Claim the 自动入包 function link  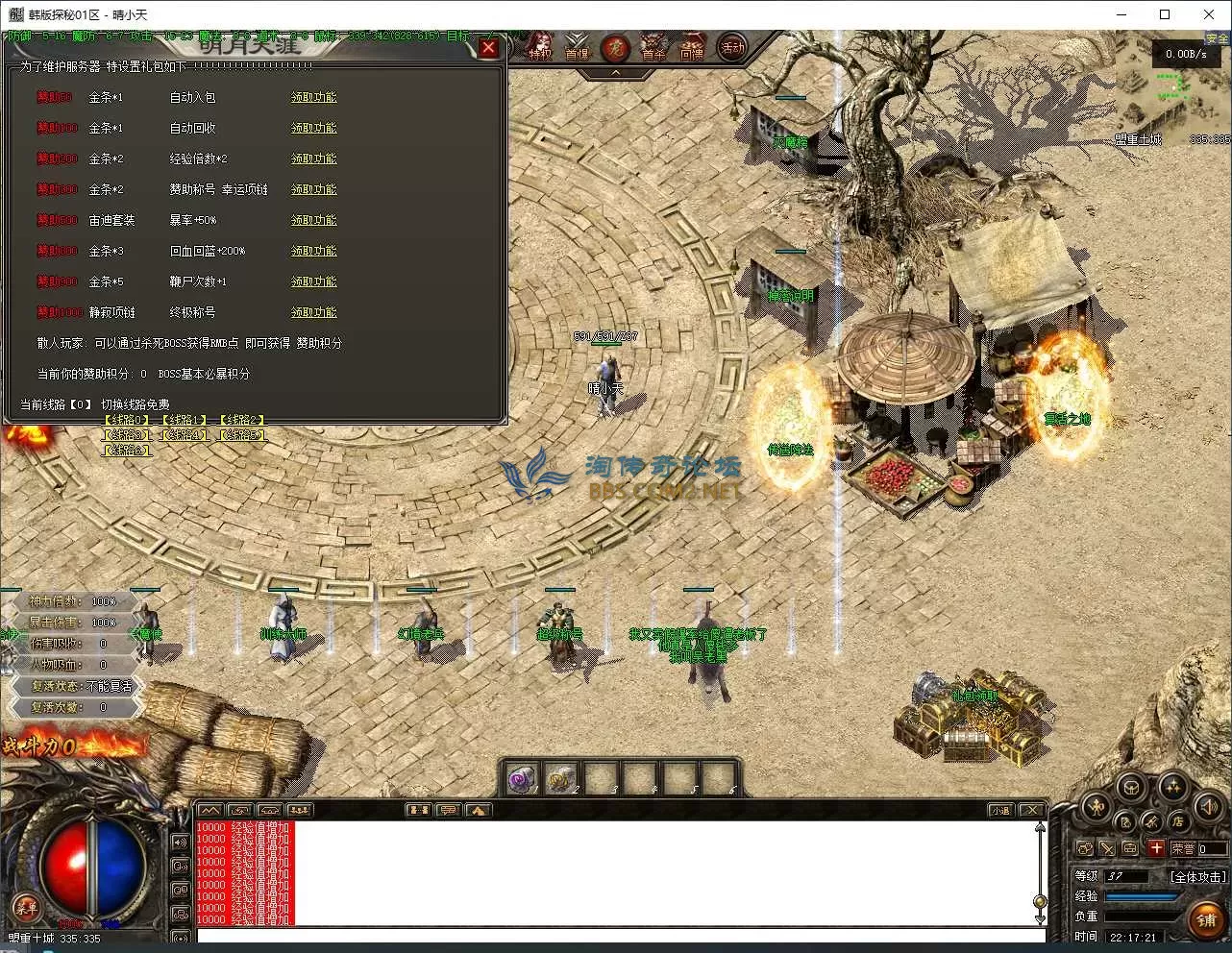[314, 98]
